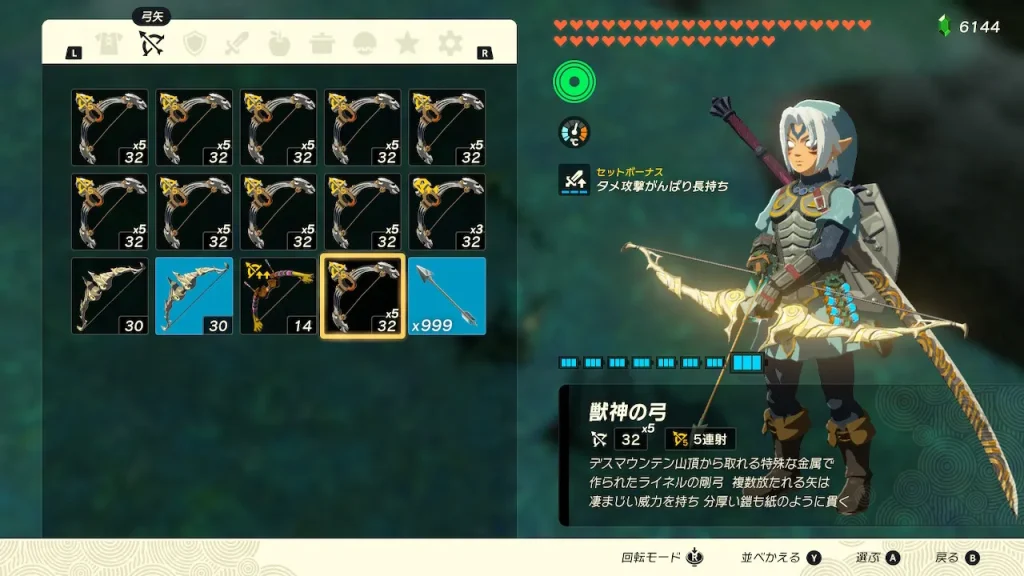Open the apple materials tab
Image resolution: width=1024 pixels, height=576 pixels.
click(x=280, y=43)
